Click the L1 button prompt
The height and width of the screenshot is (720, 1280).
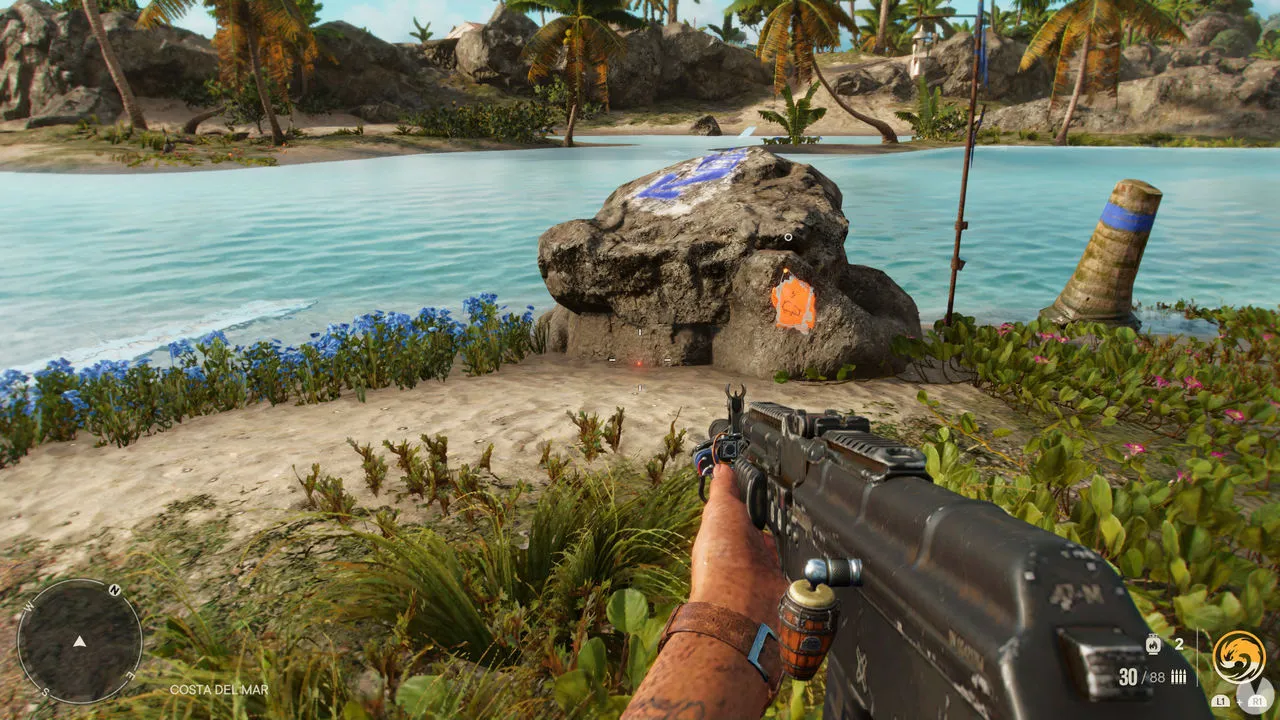[1221, 701]
